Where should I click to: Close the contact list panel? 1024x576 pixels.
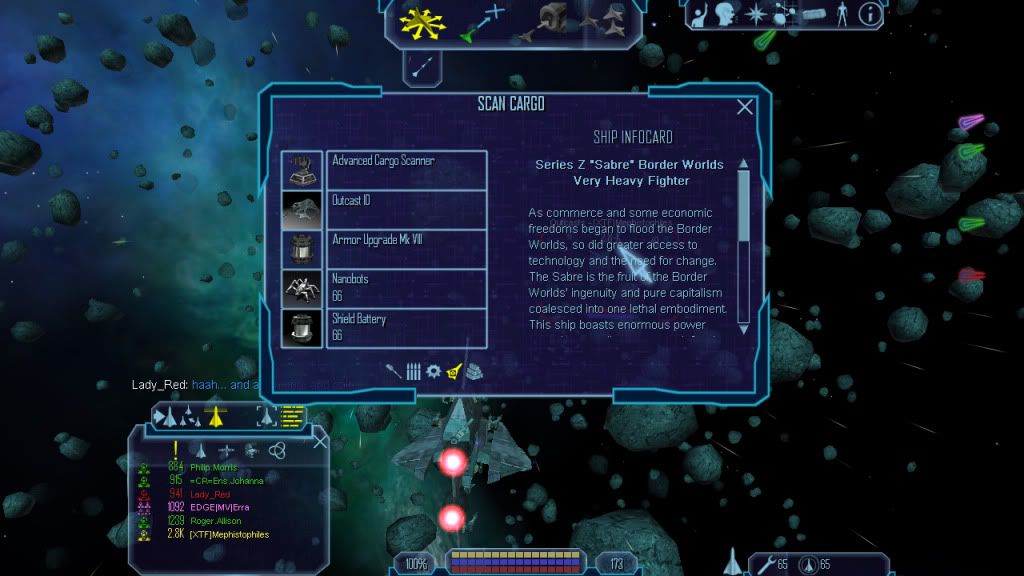(x=320, y=441)
